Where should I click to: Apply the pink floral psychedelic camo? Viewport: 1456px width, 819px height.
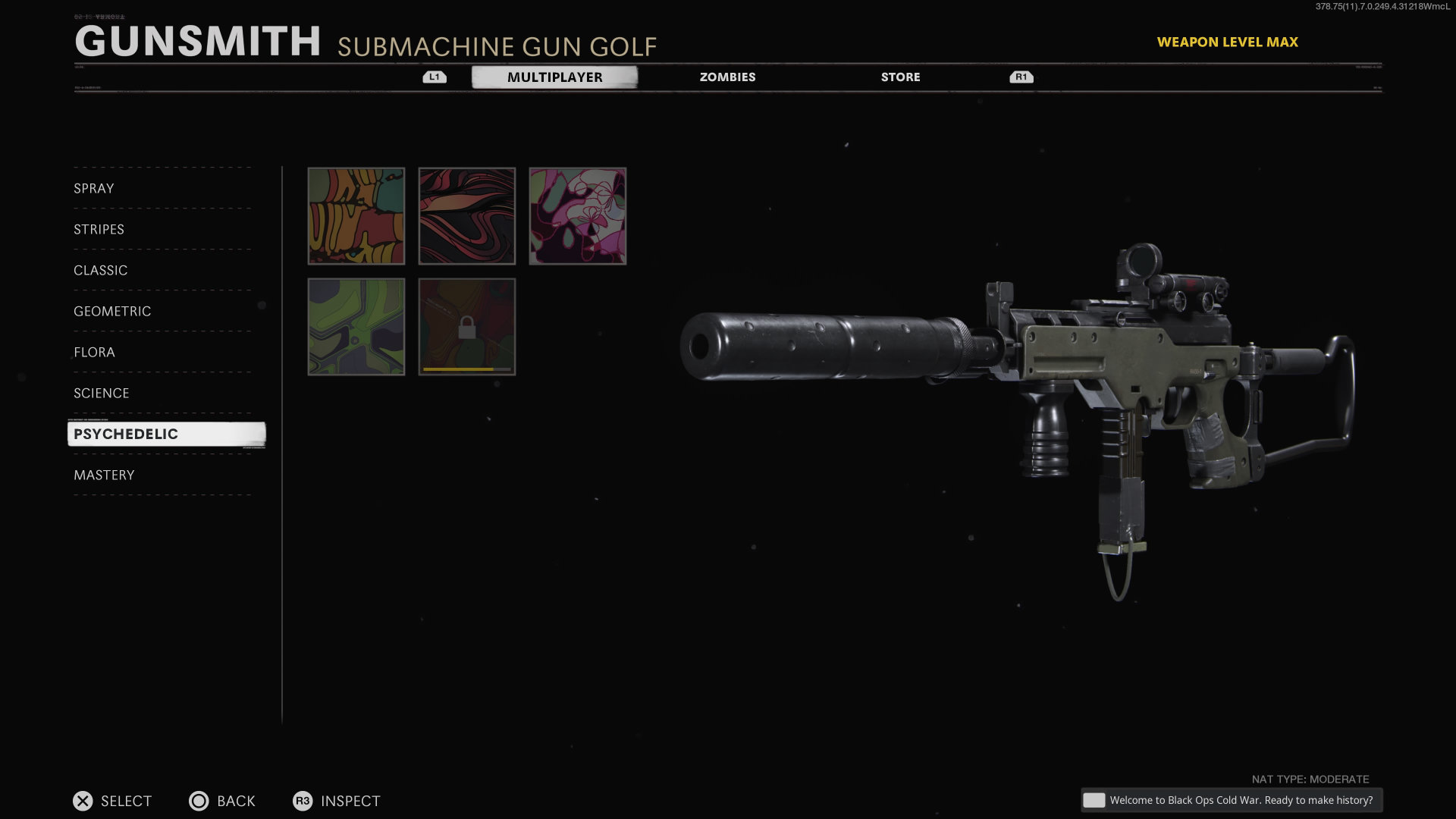[578, 216]
